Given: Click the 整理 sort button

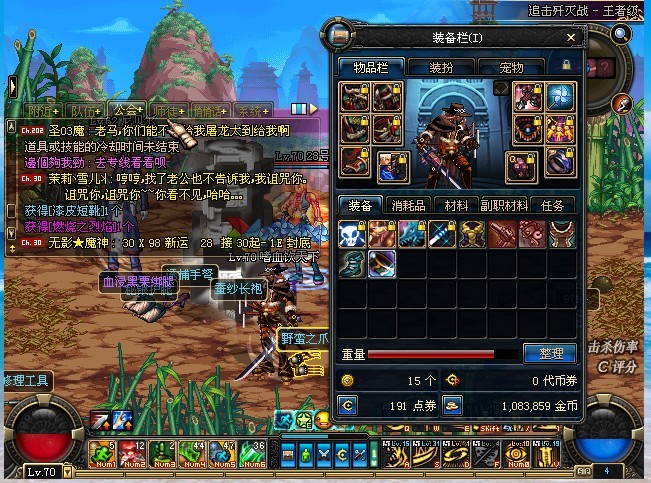Looking at the screenshot, I should [x=550, y=353].
